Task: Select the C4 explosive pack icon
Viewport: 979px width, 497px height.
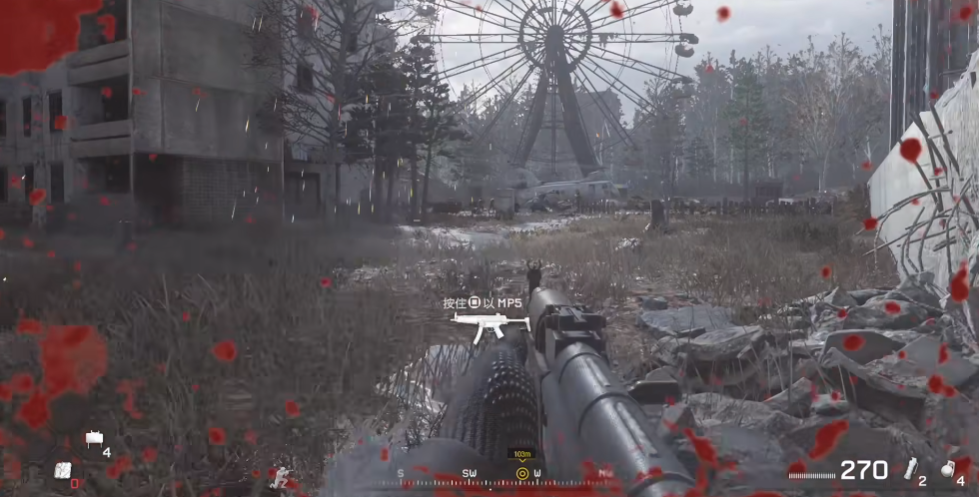Action: pyautogui.click(x=62, y=470)
